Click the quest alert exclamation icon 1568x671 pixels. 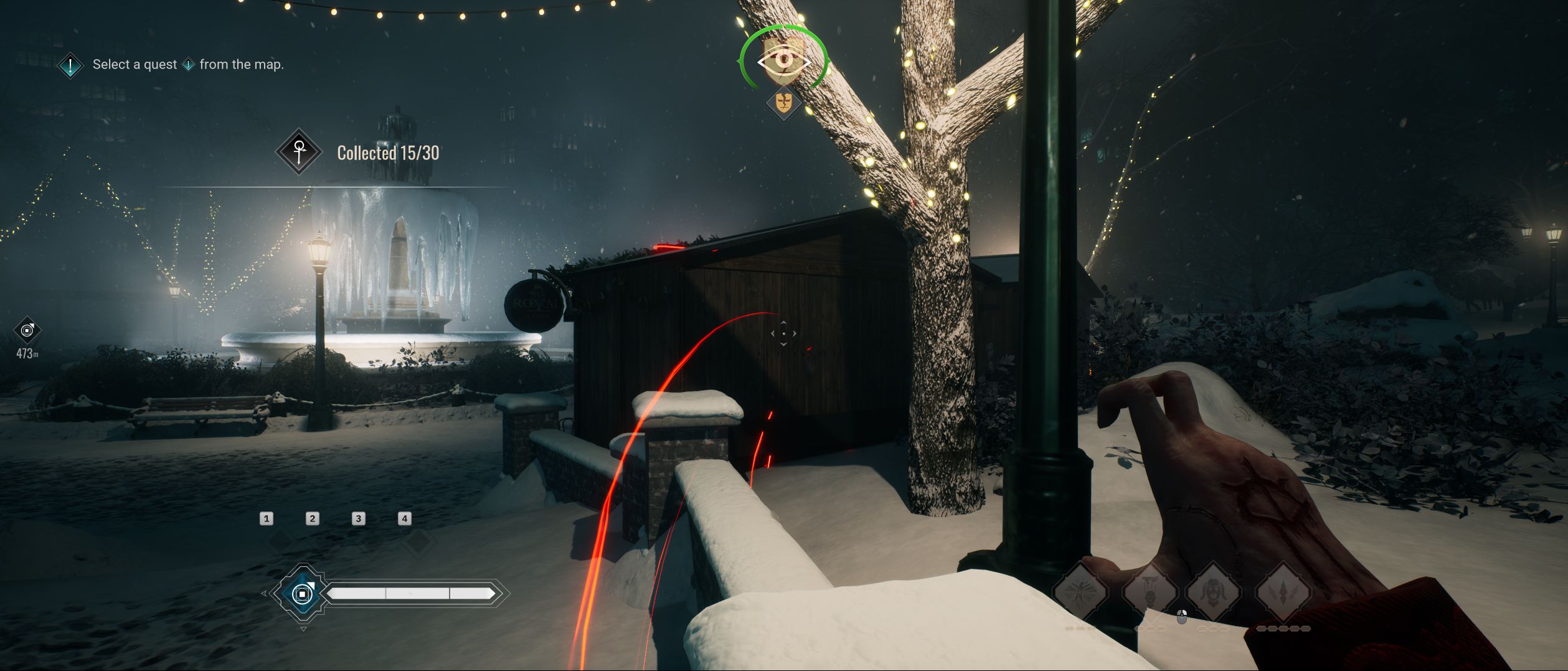tap(70, 65)
